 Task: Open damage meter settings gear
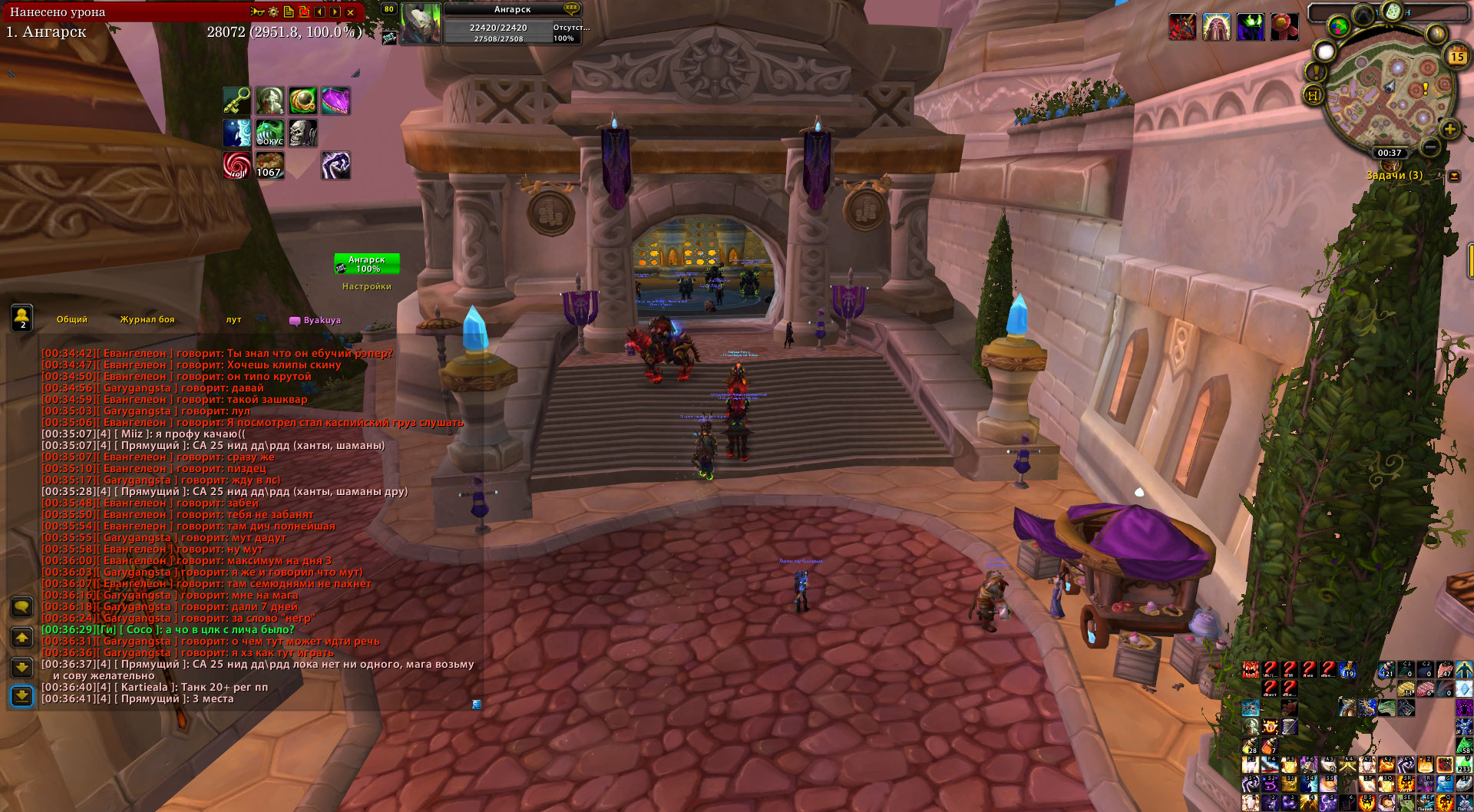click(273, 12)
